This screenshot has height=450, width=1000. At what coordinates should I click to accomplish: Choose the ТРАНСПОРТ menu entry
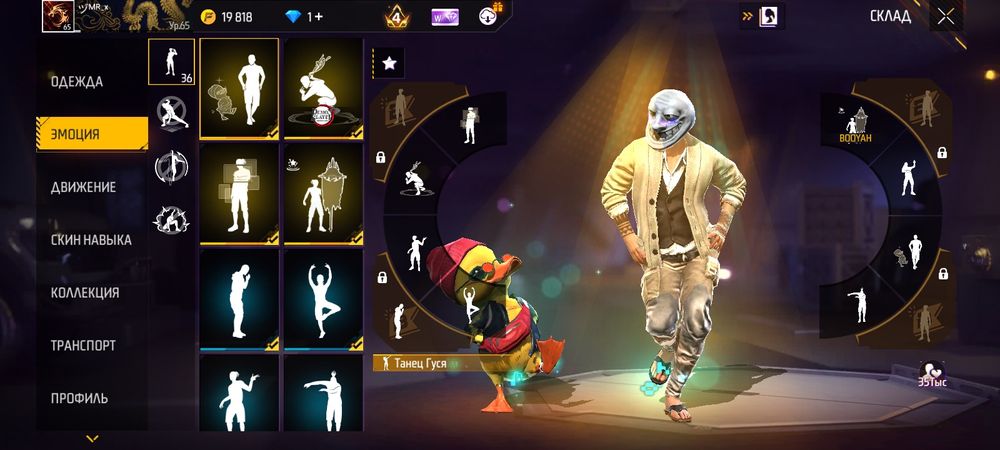point(83,346)
